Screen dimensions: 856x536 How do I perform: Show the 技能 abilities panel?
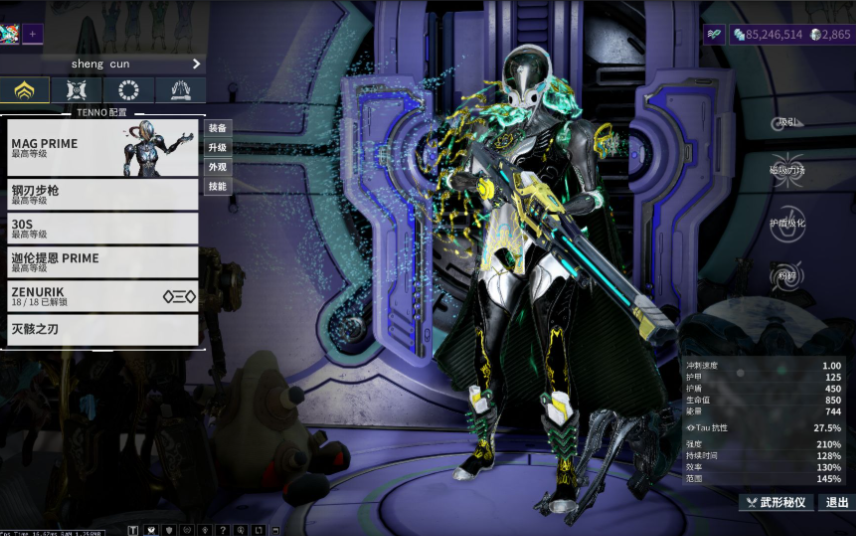[x=217, y=186]
